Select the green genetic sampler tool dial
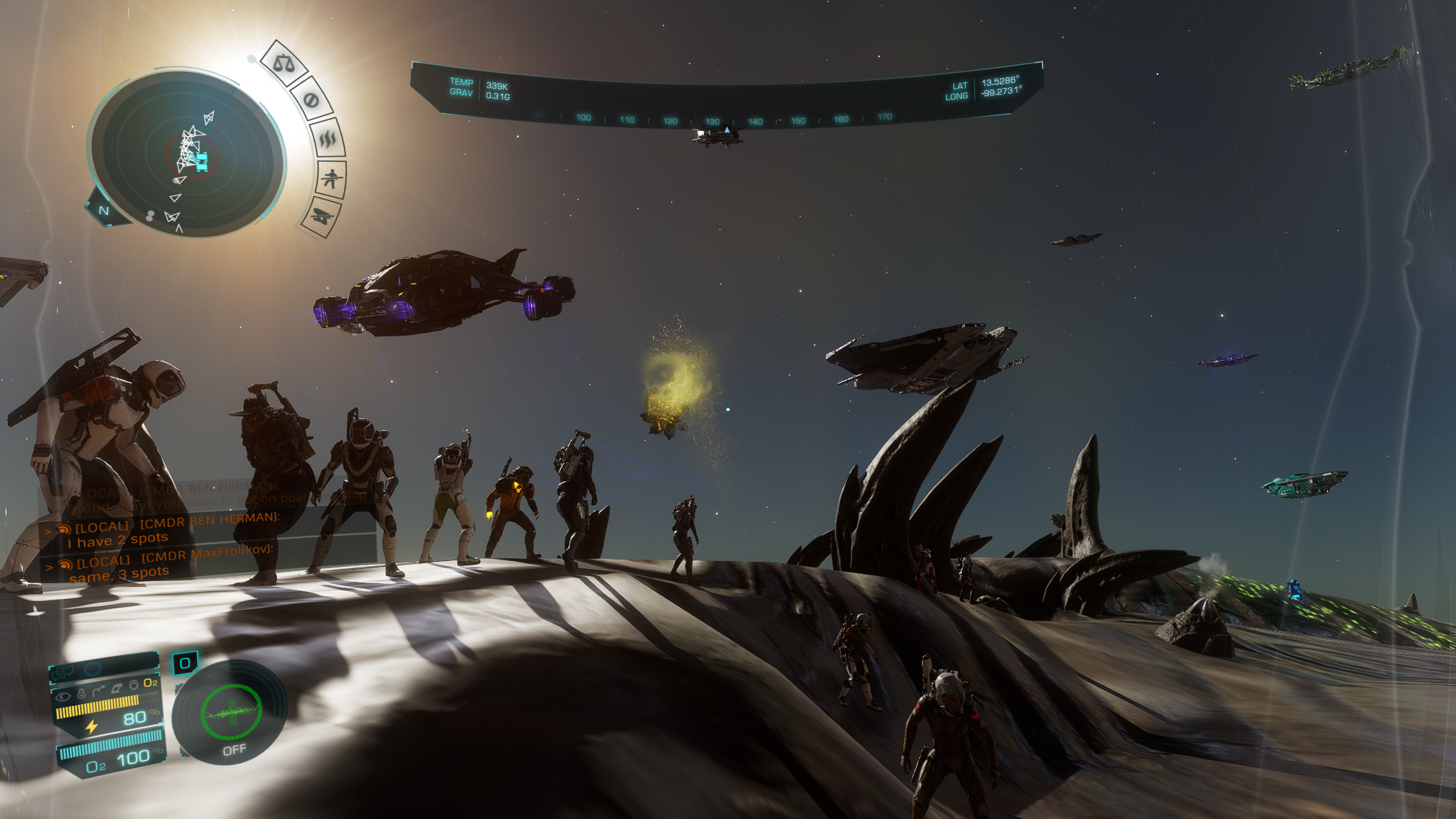This screenshot has width=1456, height=819. (230, 713)
